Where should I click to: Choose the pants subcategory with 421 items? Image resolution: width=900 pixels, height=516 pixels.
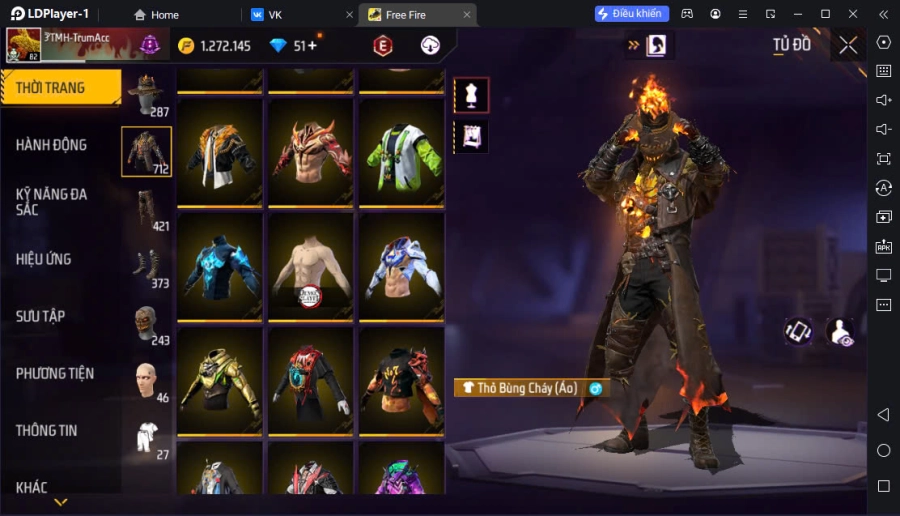pyautogui.click(x=147, y=209)
